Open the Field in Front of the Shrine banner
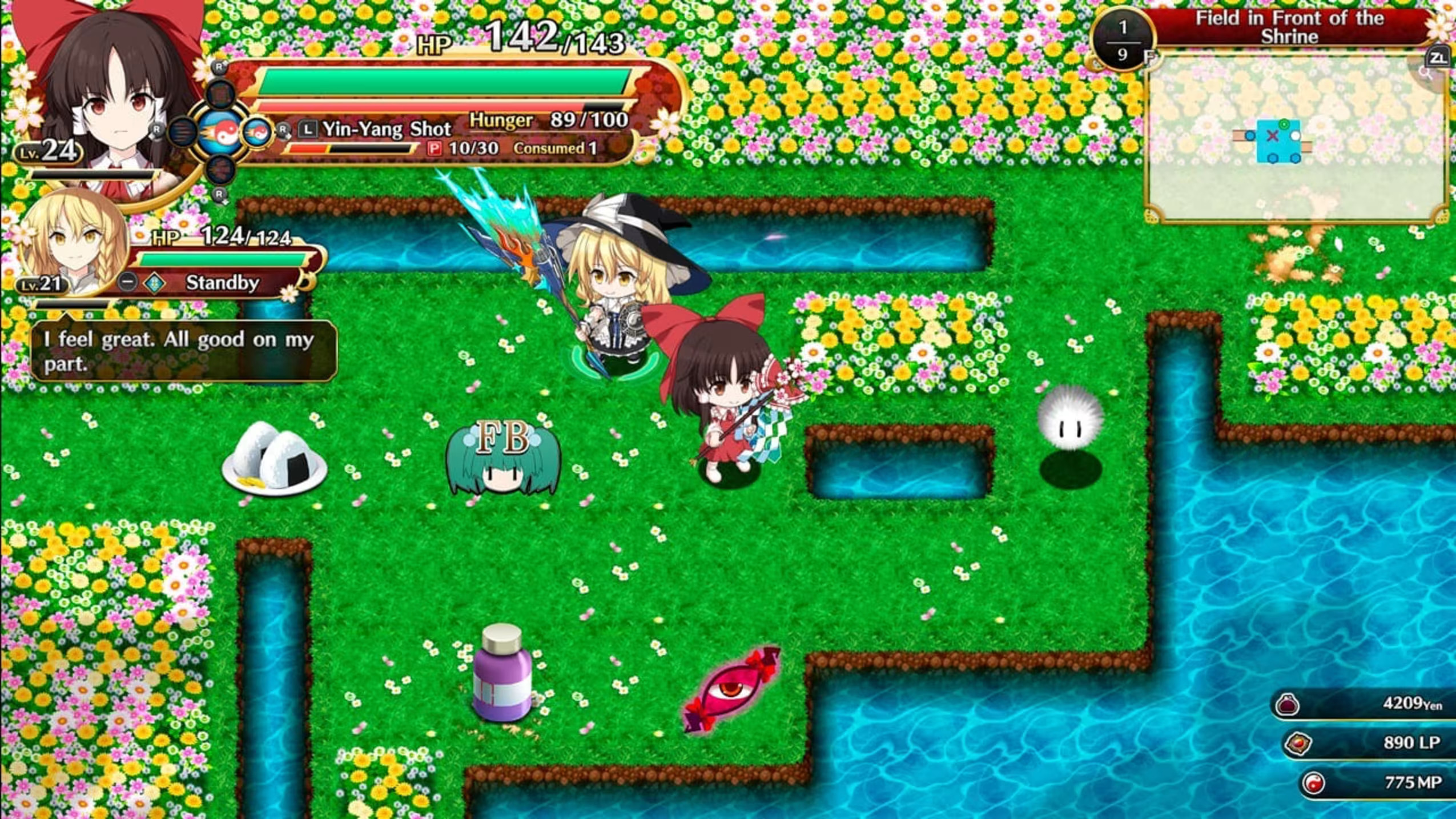Image resolution: width=1456 pixels, height=819 pixels. click(x=1289, y=27)
